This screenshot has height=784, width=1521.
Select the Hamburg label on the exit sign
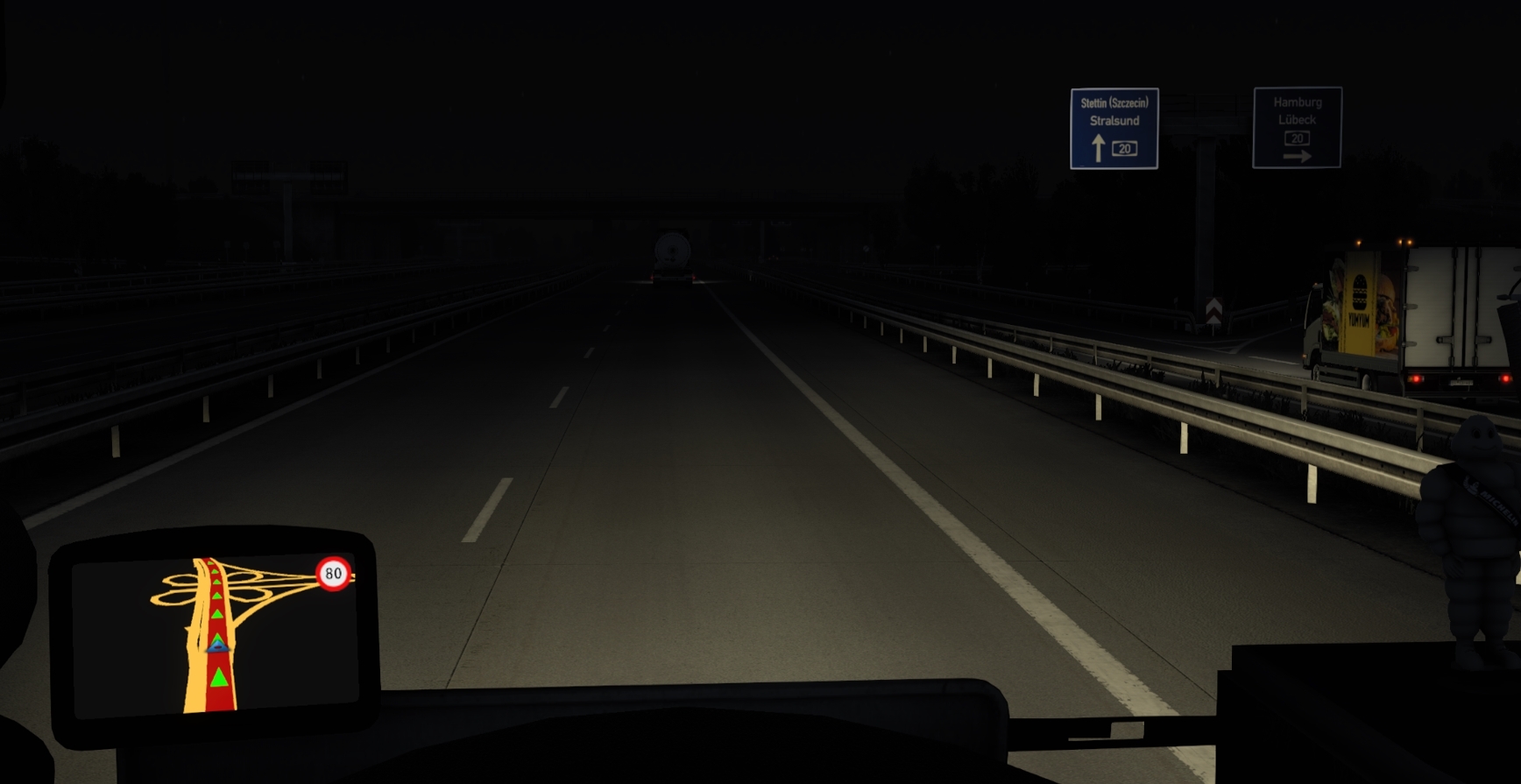click(1297, 102)
